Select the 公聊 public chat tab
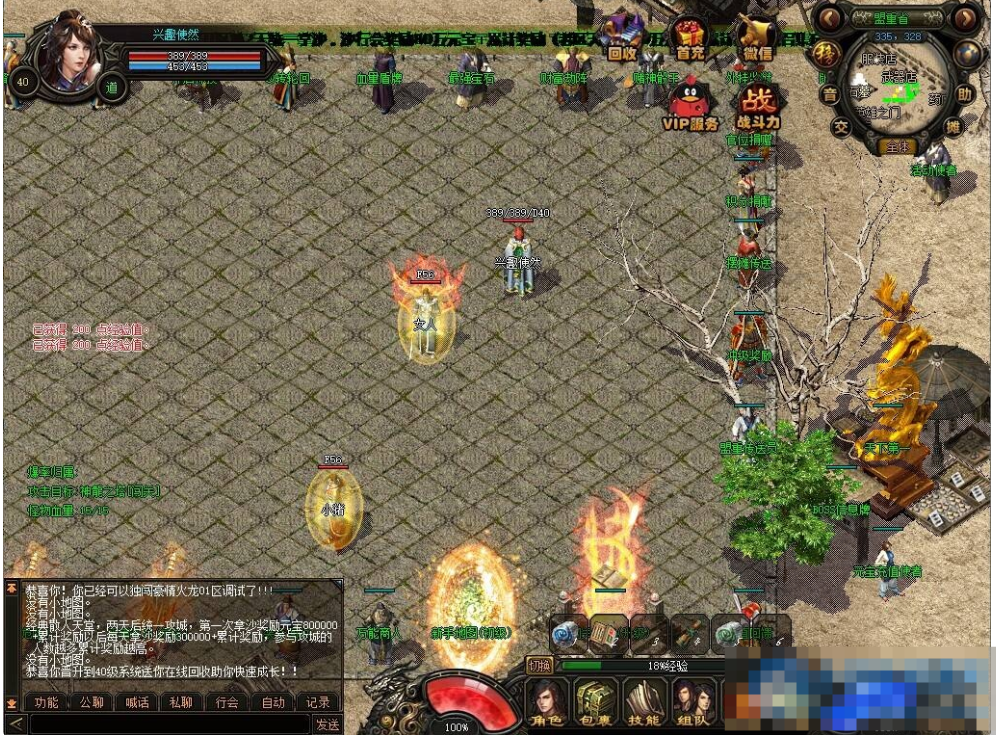 (91, 702)
